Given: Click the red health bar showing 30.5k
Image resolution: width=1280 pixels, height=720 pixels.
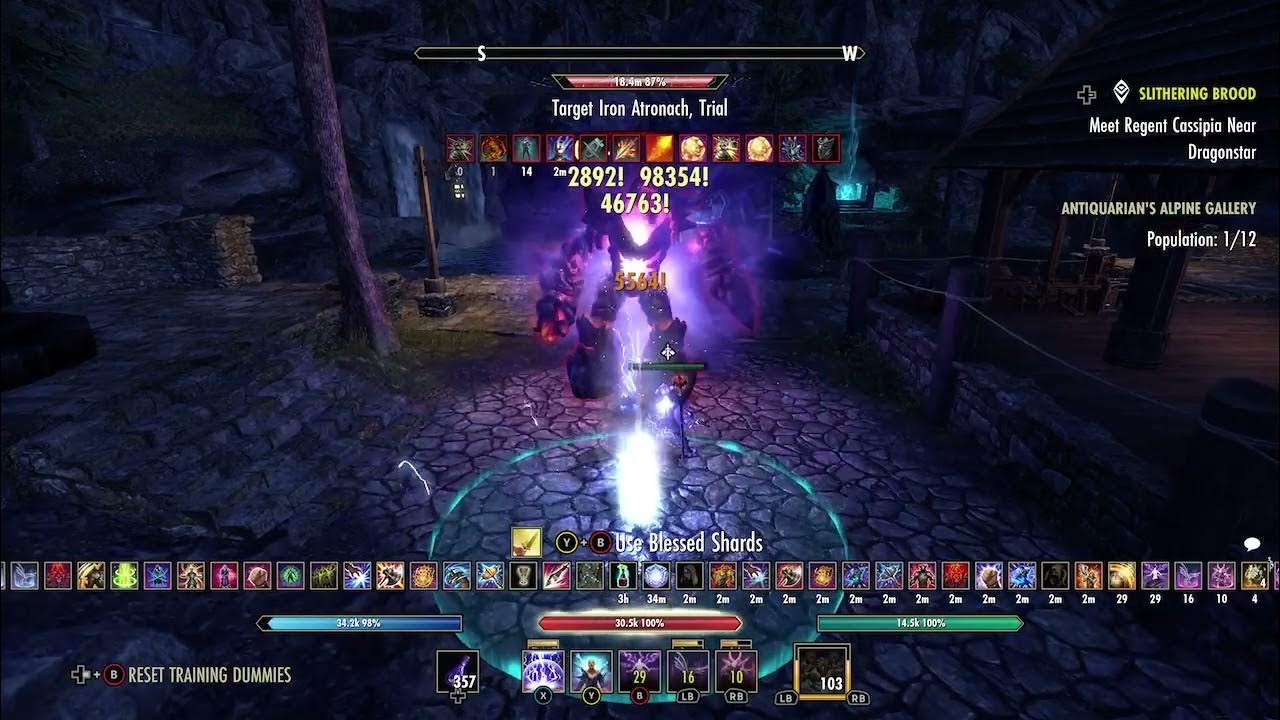Looking at the screenshot, I should click(x=640, y=622).
